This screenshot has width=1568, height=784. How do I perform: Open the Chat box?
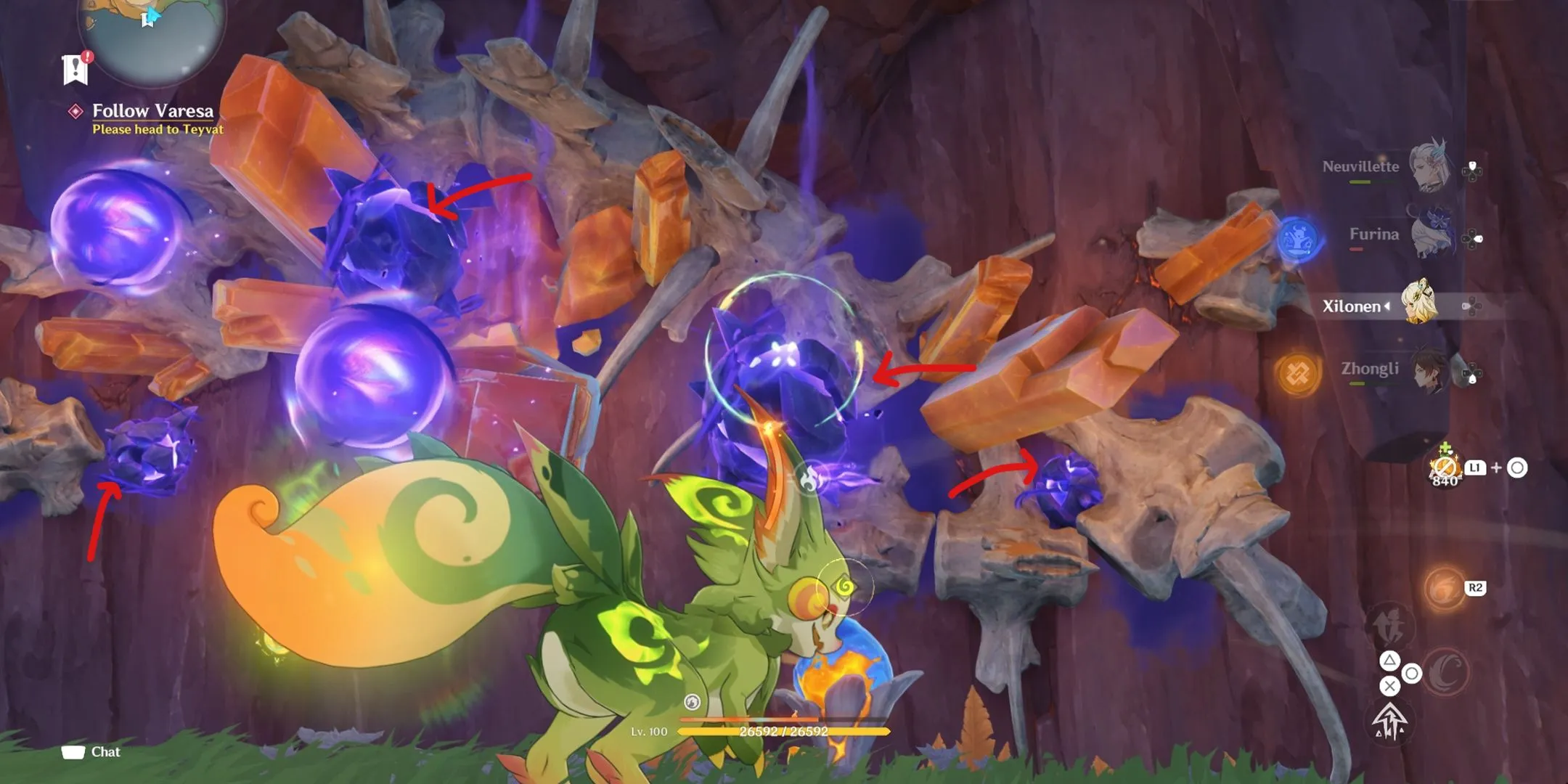pos(91,752)
